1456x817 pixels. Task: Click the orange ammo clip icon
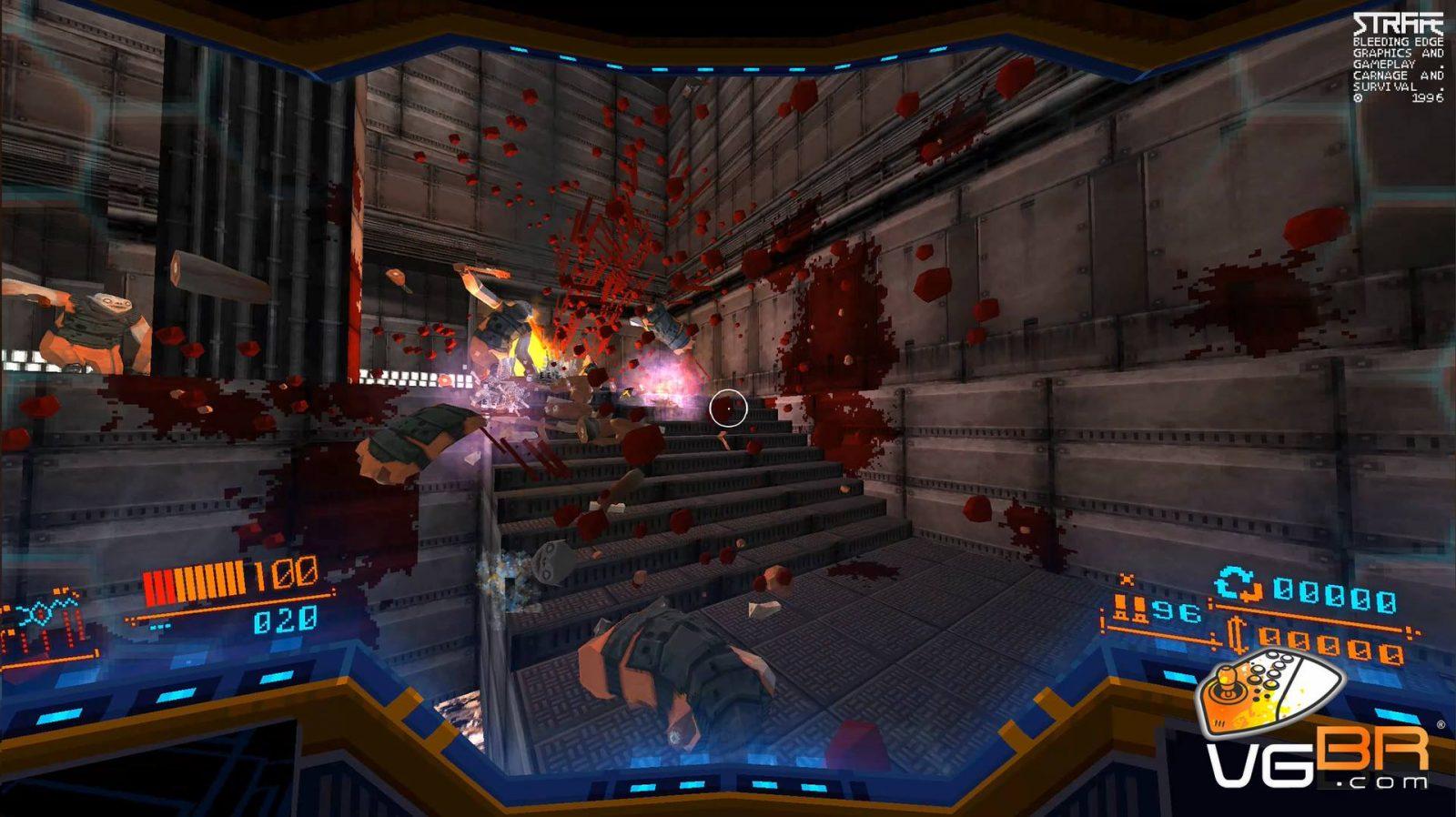click(1128, 609)
